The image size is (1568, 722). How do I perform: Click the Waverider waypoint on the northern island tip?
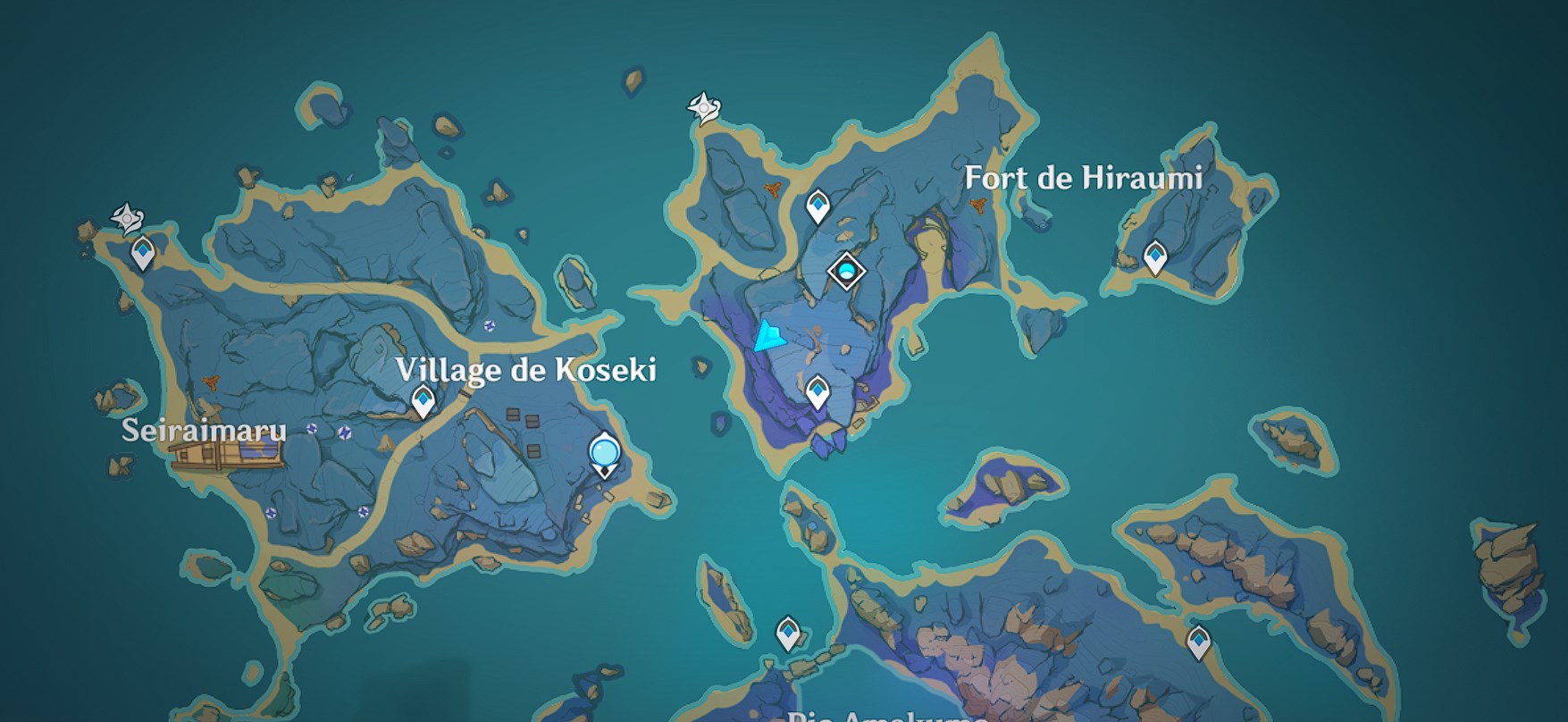pyautogui.click(x=704, y=108)
